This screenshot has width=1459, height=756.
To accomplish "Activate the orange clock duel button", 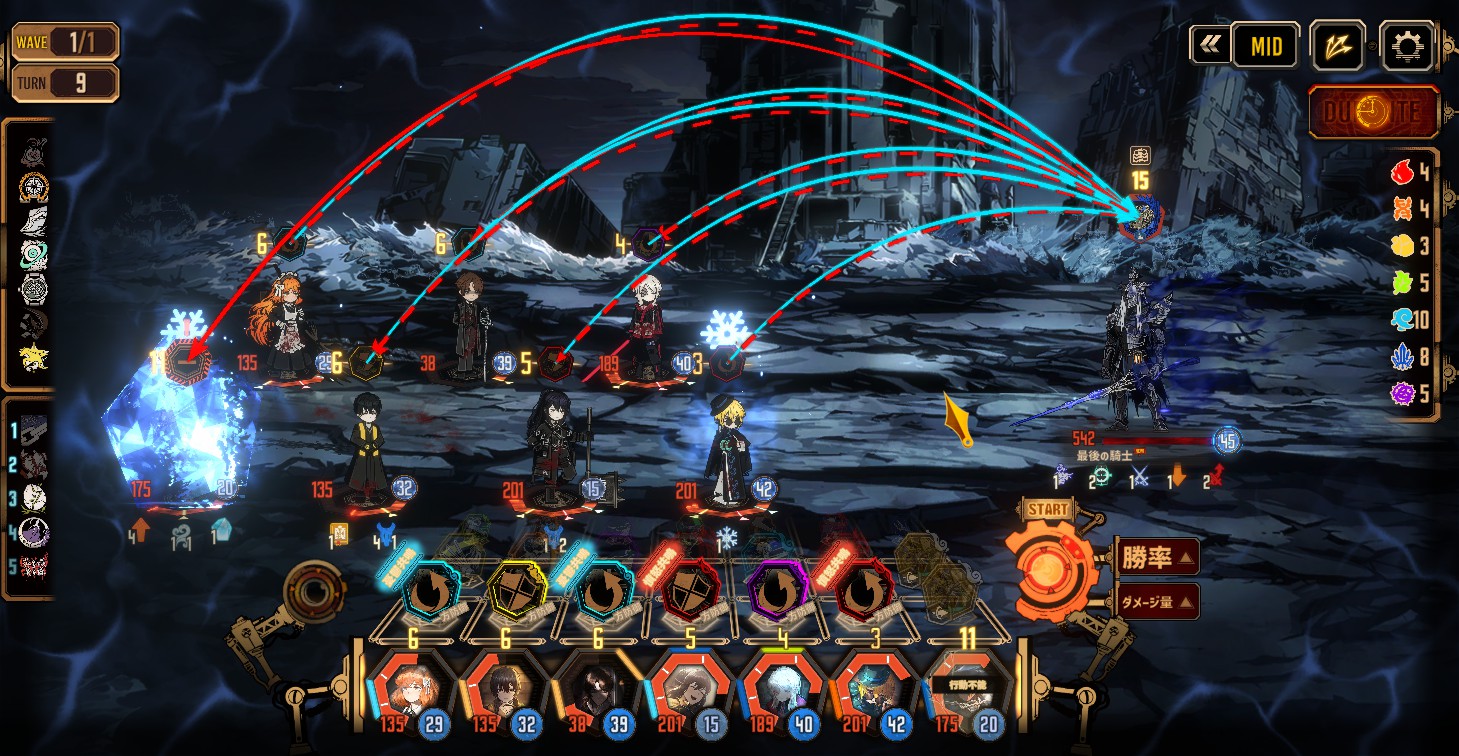I will click(1373, 111).
